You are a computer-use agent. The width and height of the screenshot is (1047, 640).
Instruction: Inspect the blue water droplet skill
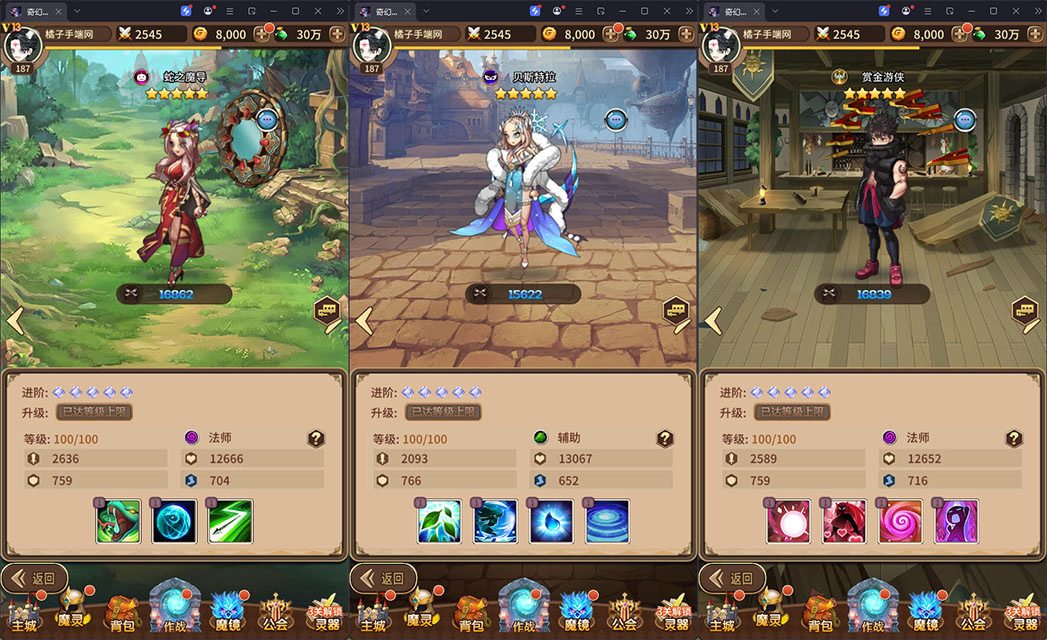pos(551,522)
